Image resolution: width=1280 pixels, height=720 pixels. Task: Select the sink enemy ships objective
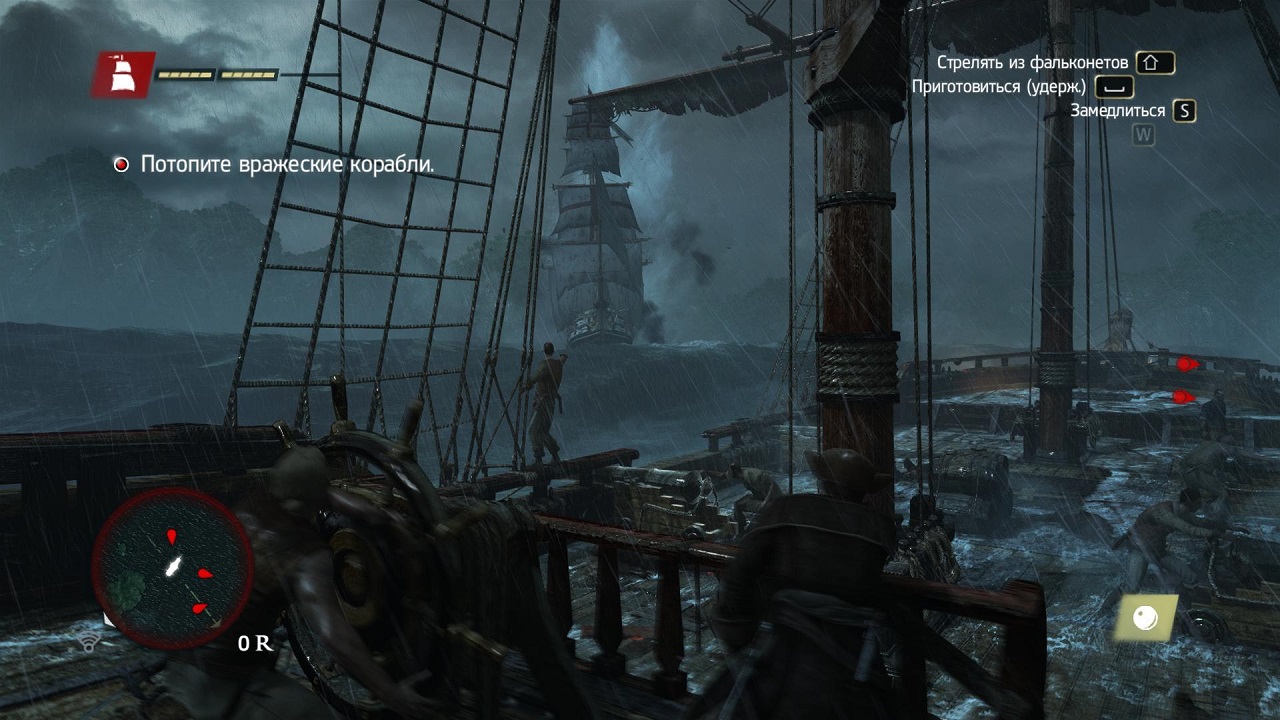(x=287, y=165)
